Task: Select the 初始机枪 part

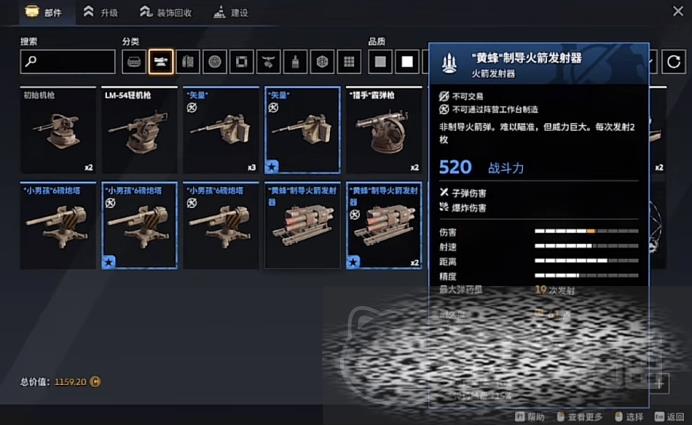Action: click(x=58, y=131)
